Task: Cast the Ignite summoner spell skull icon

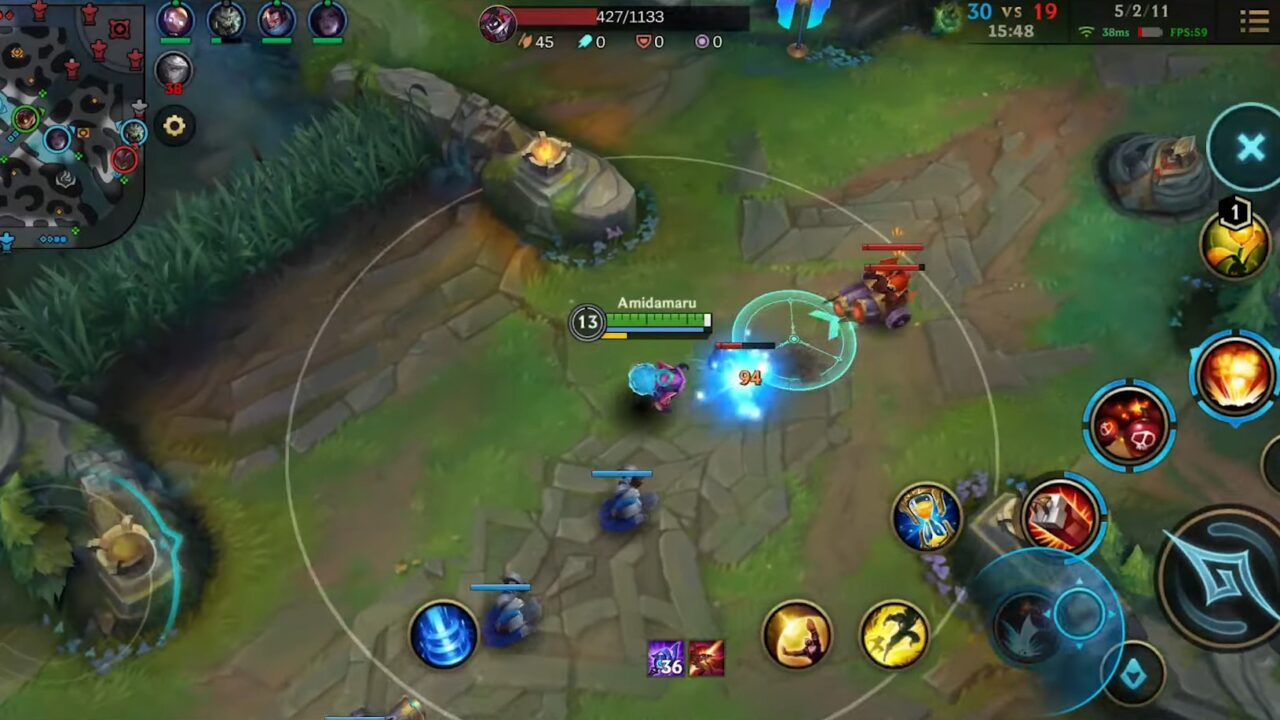Action: pos(1130,423)
